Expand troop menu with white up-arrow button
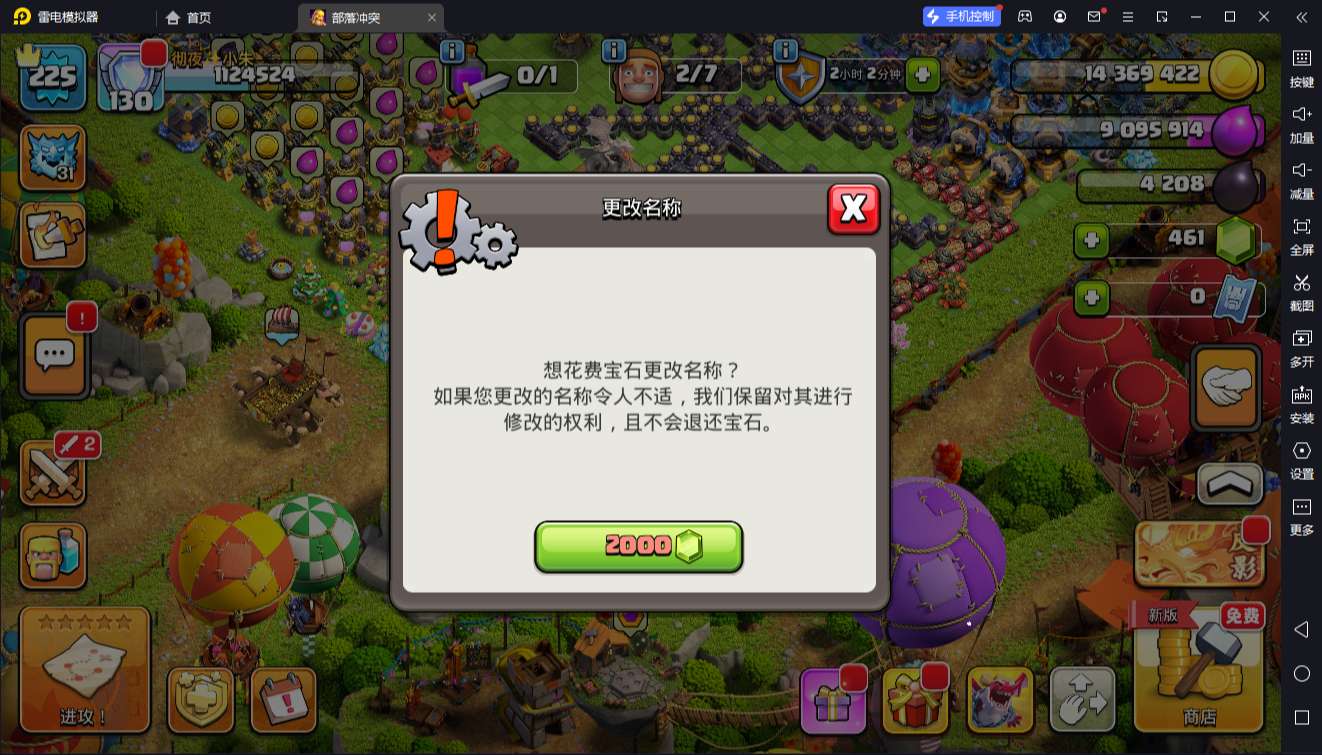Viewport: 1322px width, 755px height. pos(1230,485)
